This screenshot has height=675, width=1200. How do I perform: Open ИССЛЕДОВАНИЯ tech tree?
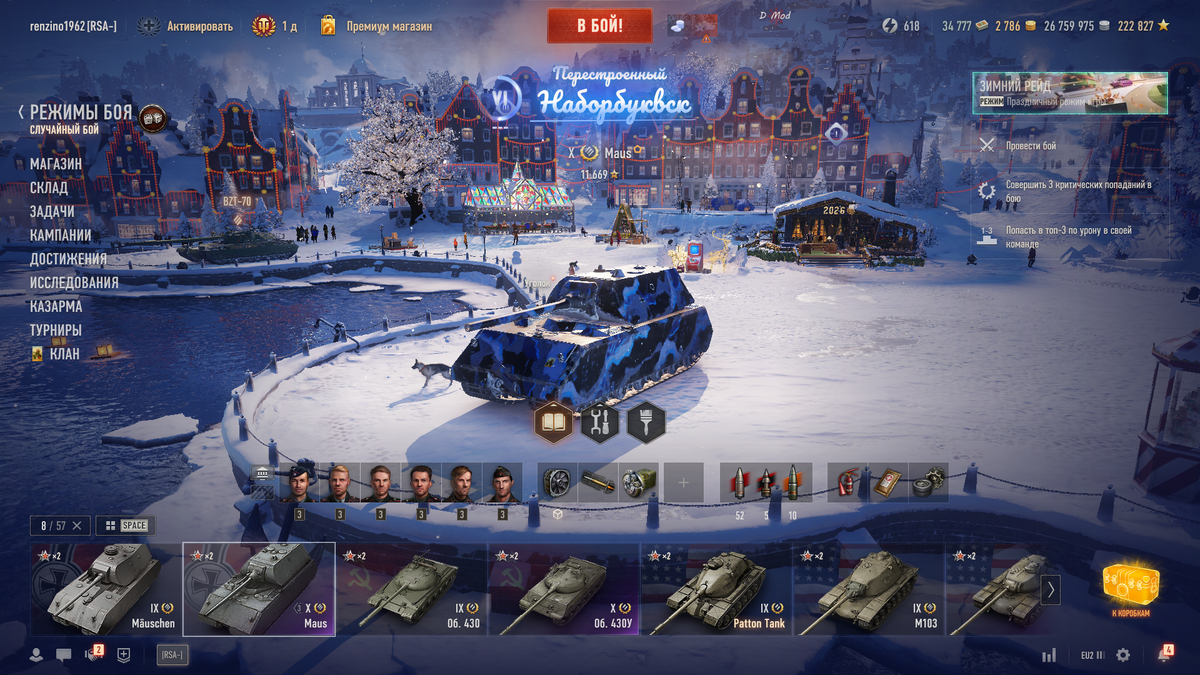(x=74, y=283)
